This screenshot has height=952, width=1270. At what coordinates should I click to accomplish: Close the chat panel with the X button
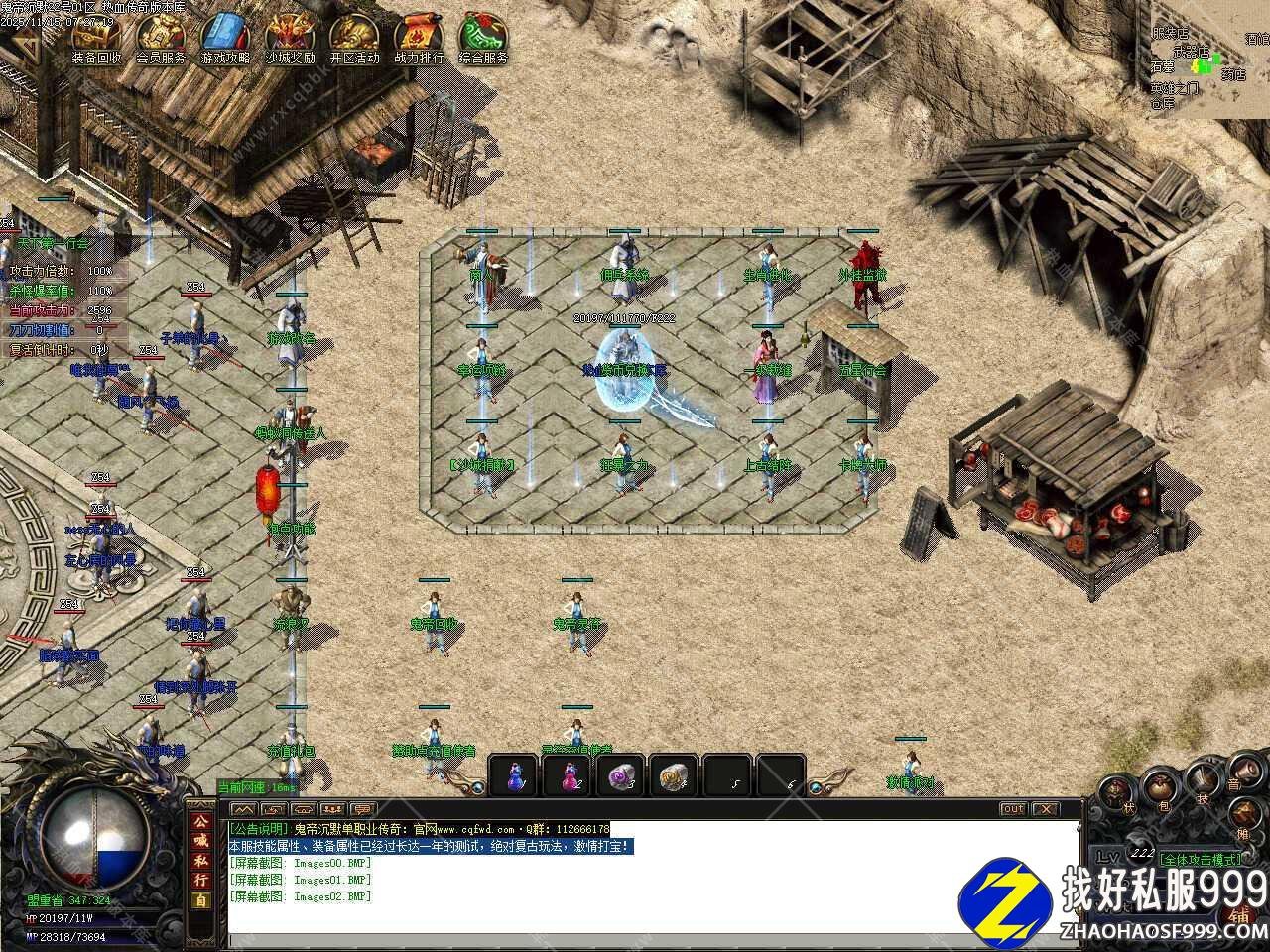1045,809
